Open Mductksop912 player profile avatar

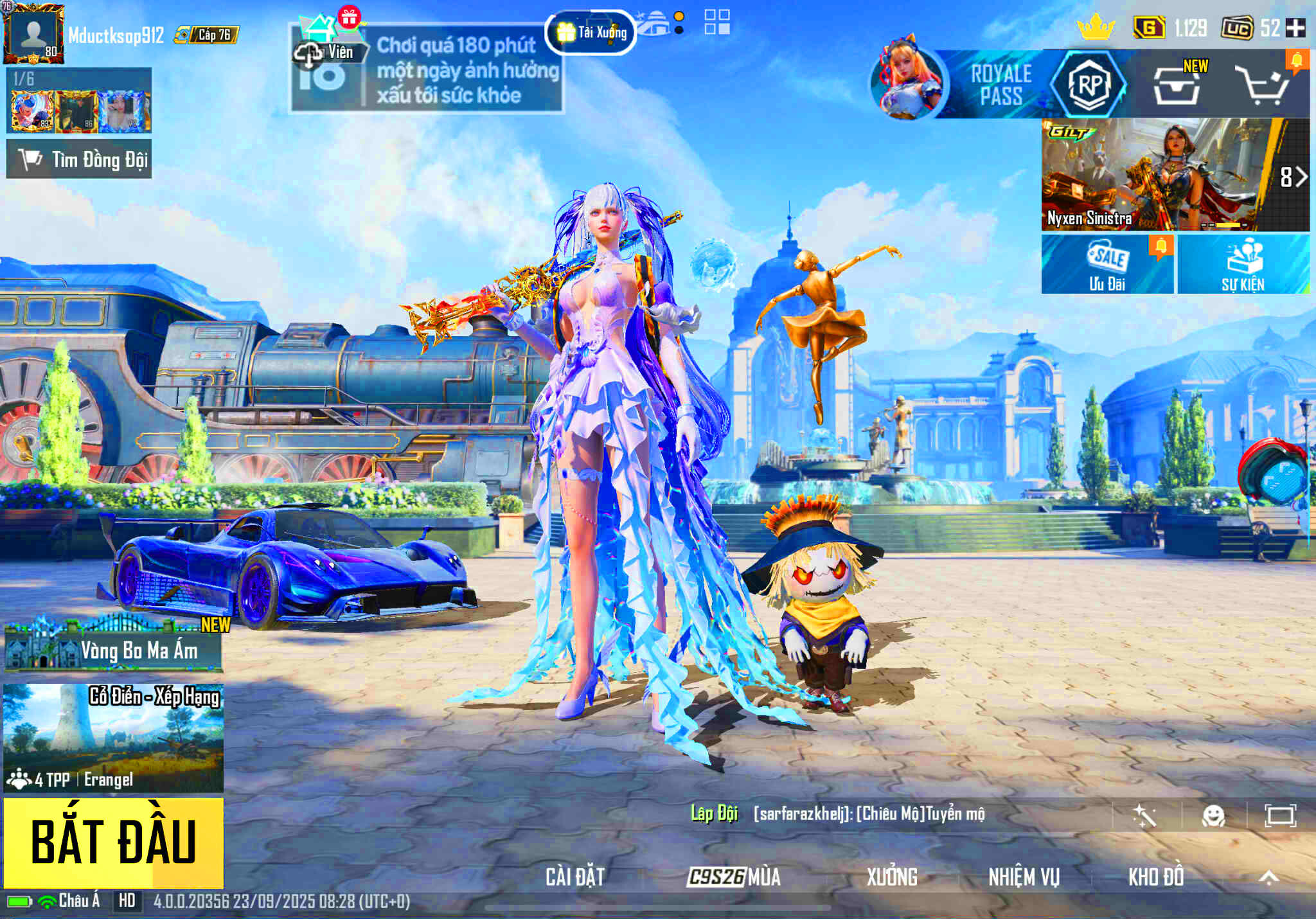[x=33, y=33]
